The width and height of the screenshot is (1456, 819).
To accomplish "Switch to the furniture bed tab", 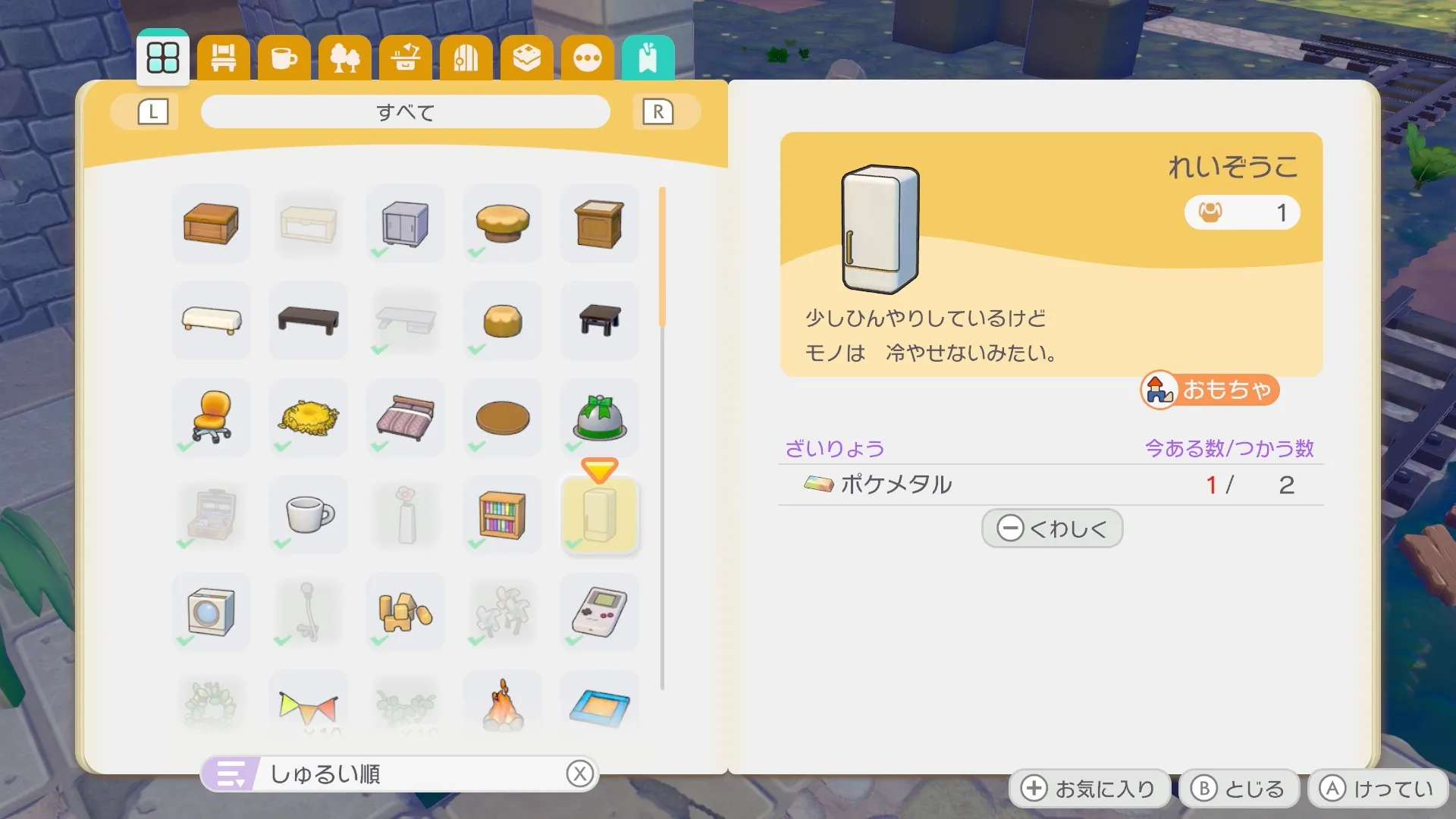I will pos(223,57).
